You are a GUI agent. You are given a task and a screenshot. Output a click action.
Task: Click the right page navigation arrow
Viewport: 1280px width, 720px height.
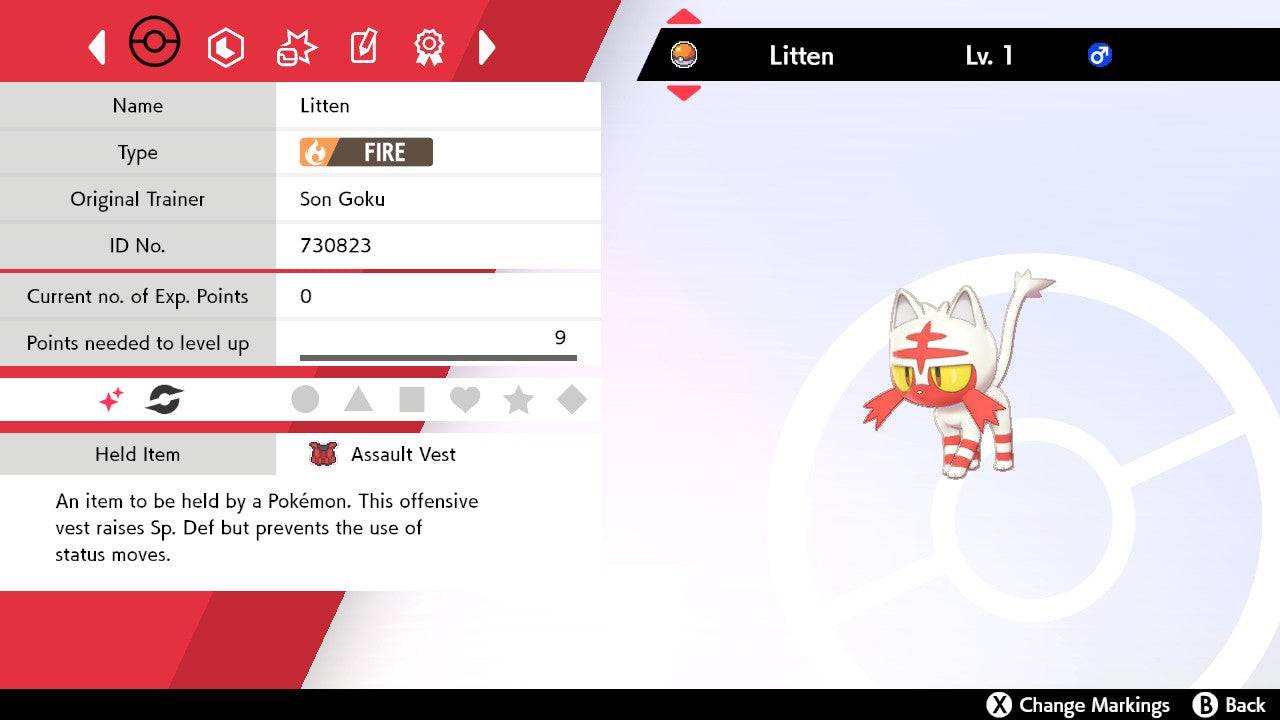click(487, 46)
